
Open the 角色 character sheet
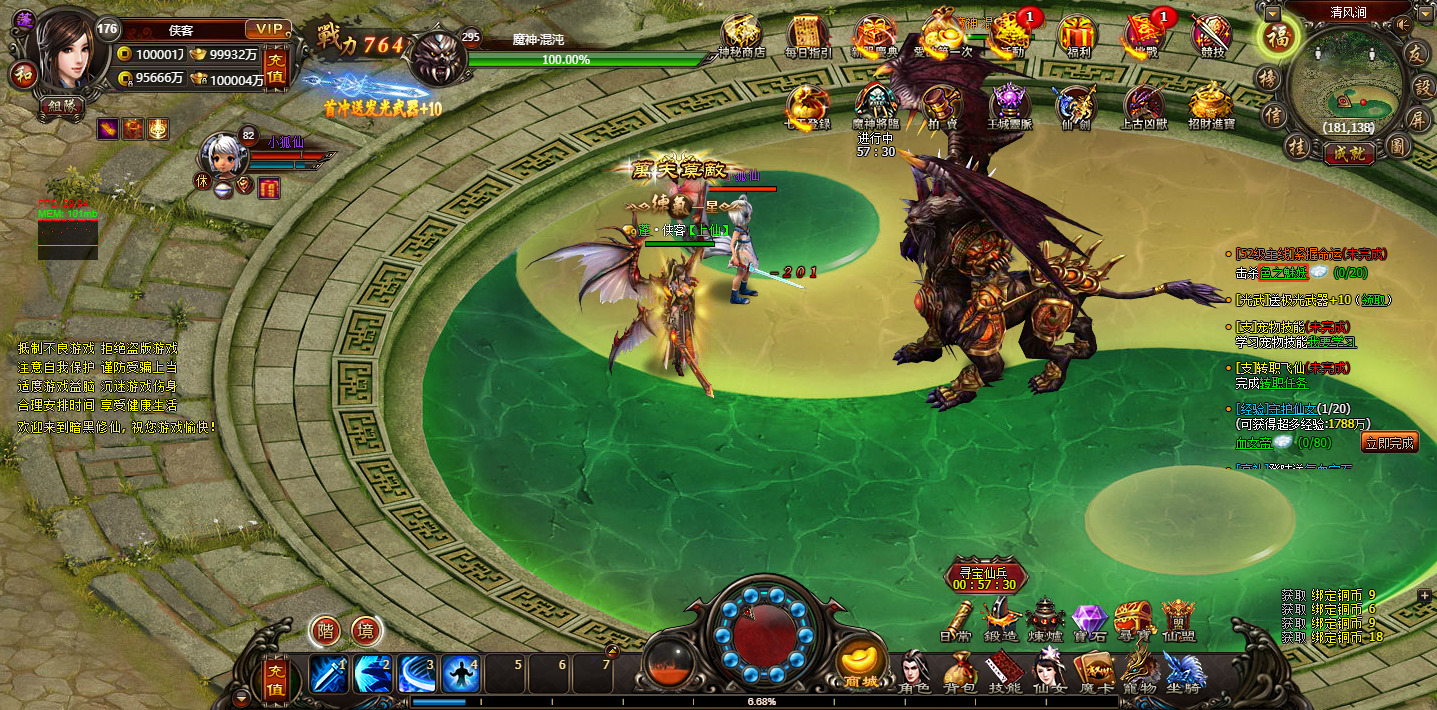click(x=916, y=671)
